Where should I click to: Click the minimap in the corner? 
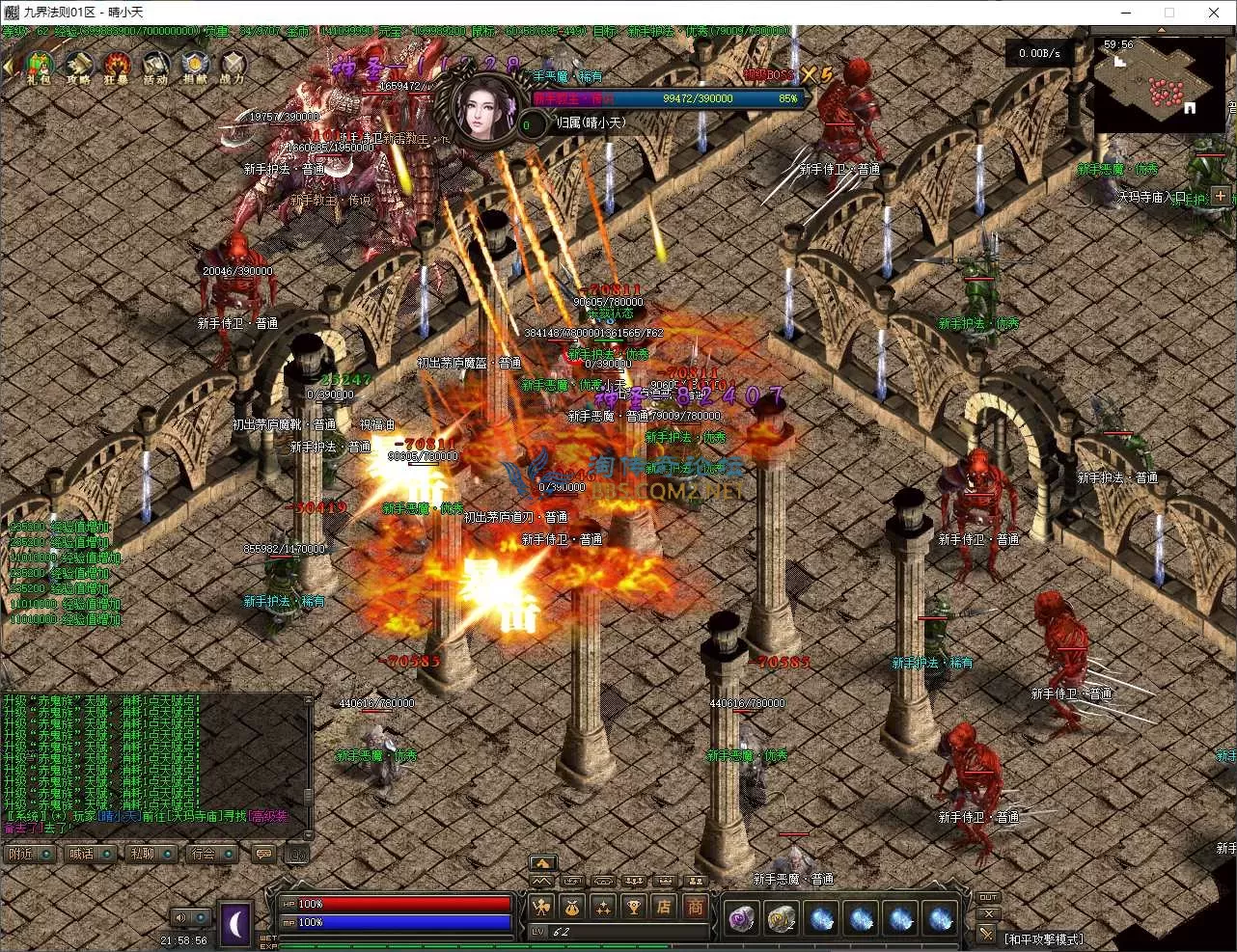(1159, 84)
